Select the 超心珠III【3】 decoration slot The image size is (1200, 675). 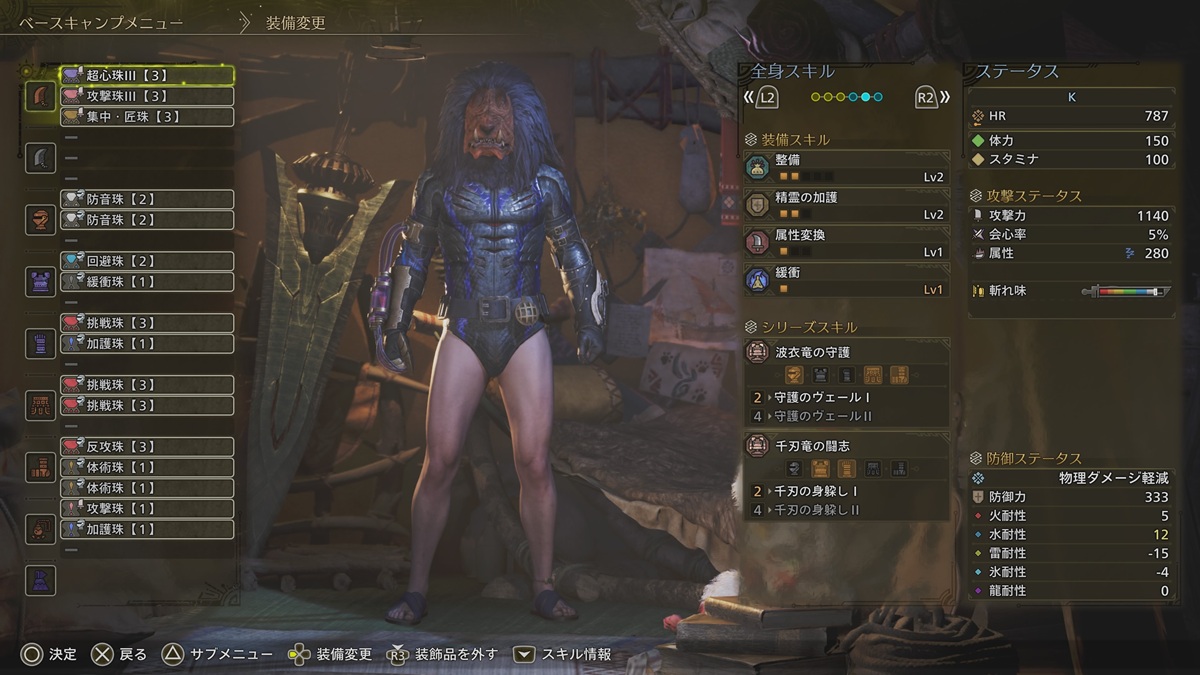point(147,76)
